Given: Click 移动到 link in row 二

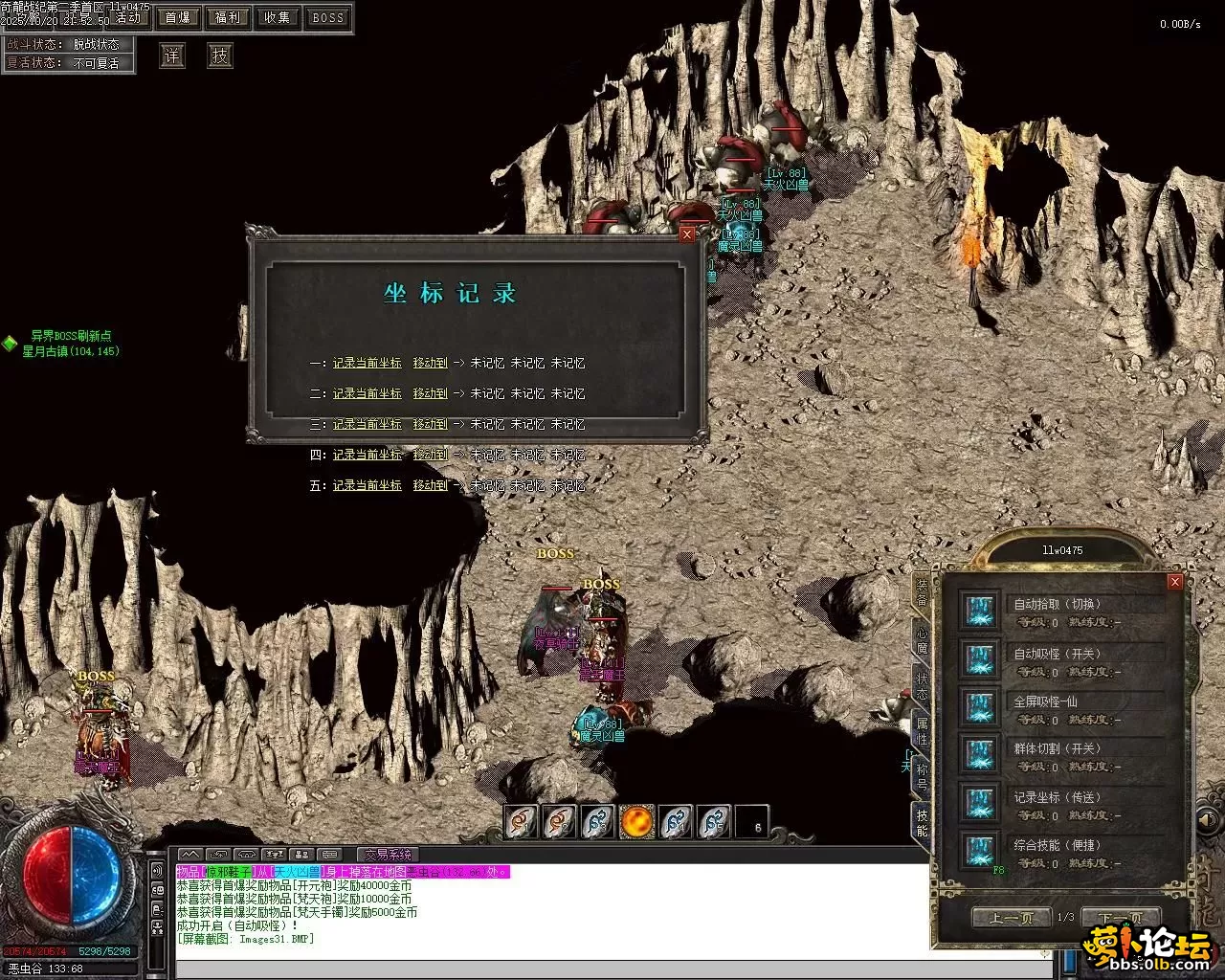Looking at the screenshot, I should 430,394.
